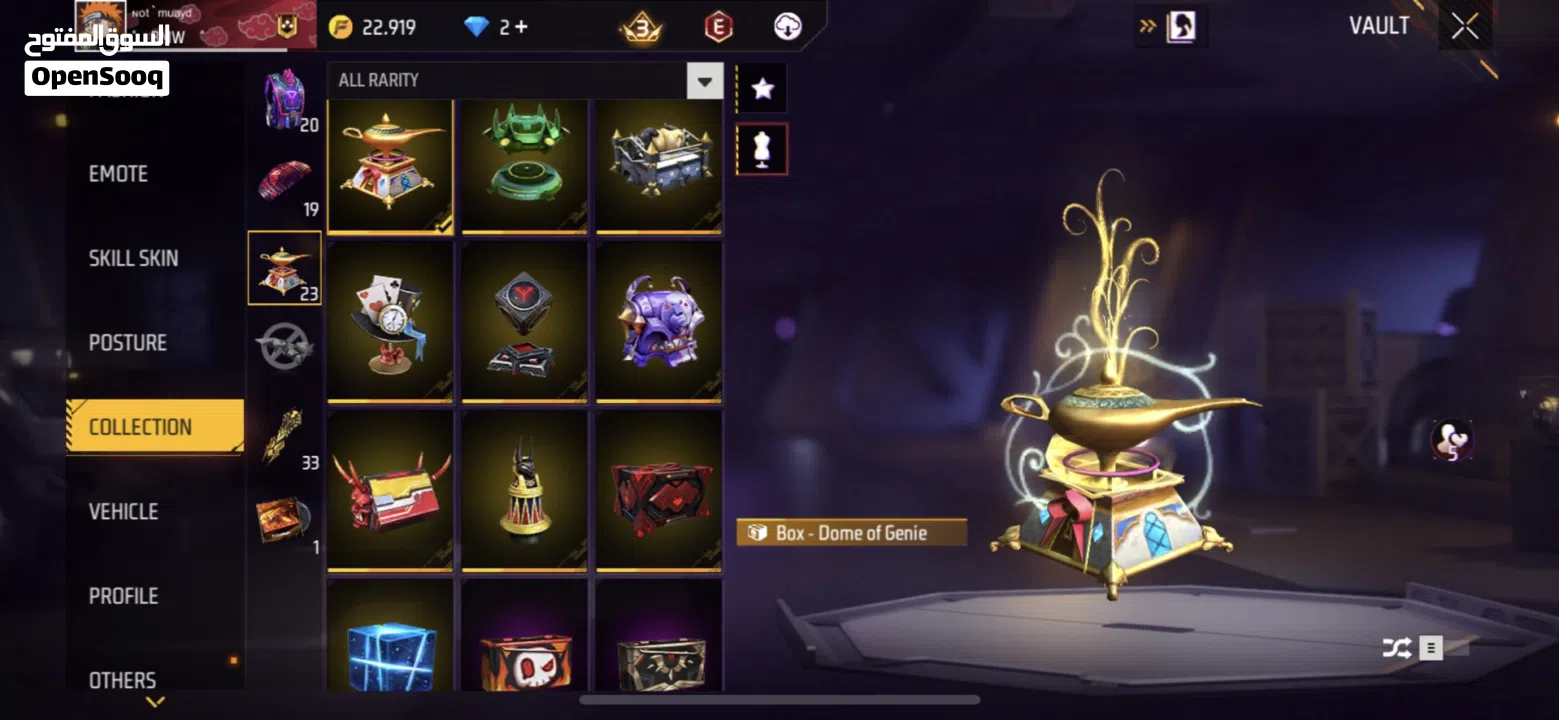The height and width of the screenshot is (720, 1559).
Task: Go to the Others category
Action: pyautogui.click(x=123, y=680)
